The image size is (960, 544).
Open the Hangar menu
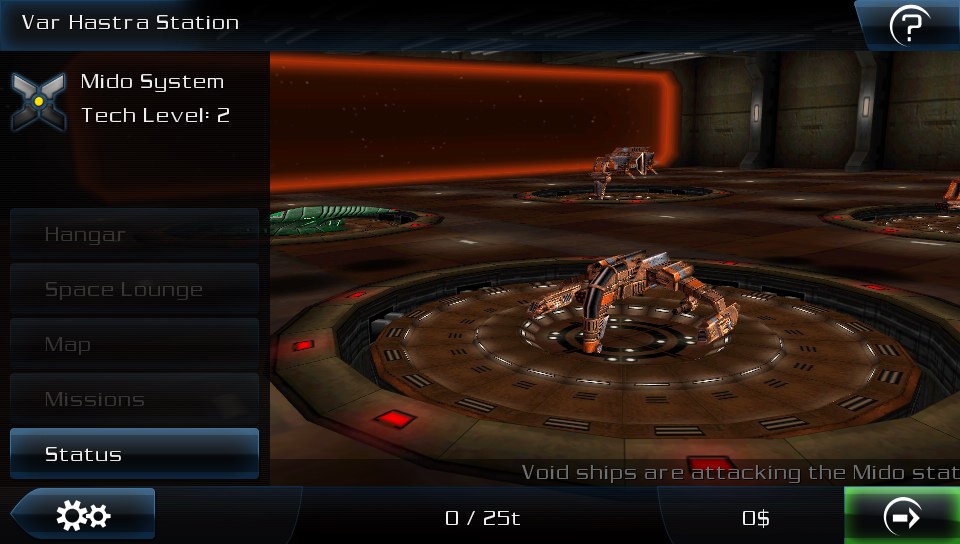134,235
